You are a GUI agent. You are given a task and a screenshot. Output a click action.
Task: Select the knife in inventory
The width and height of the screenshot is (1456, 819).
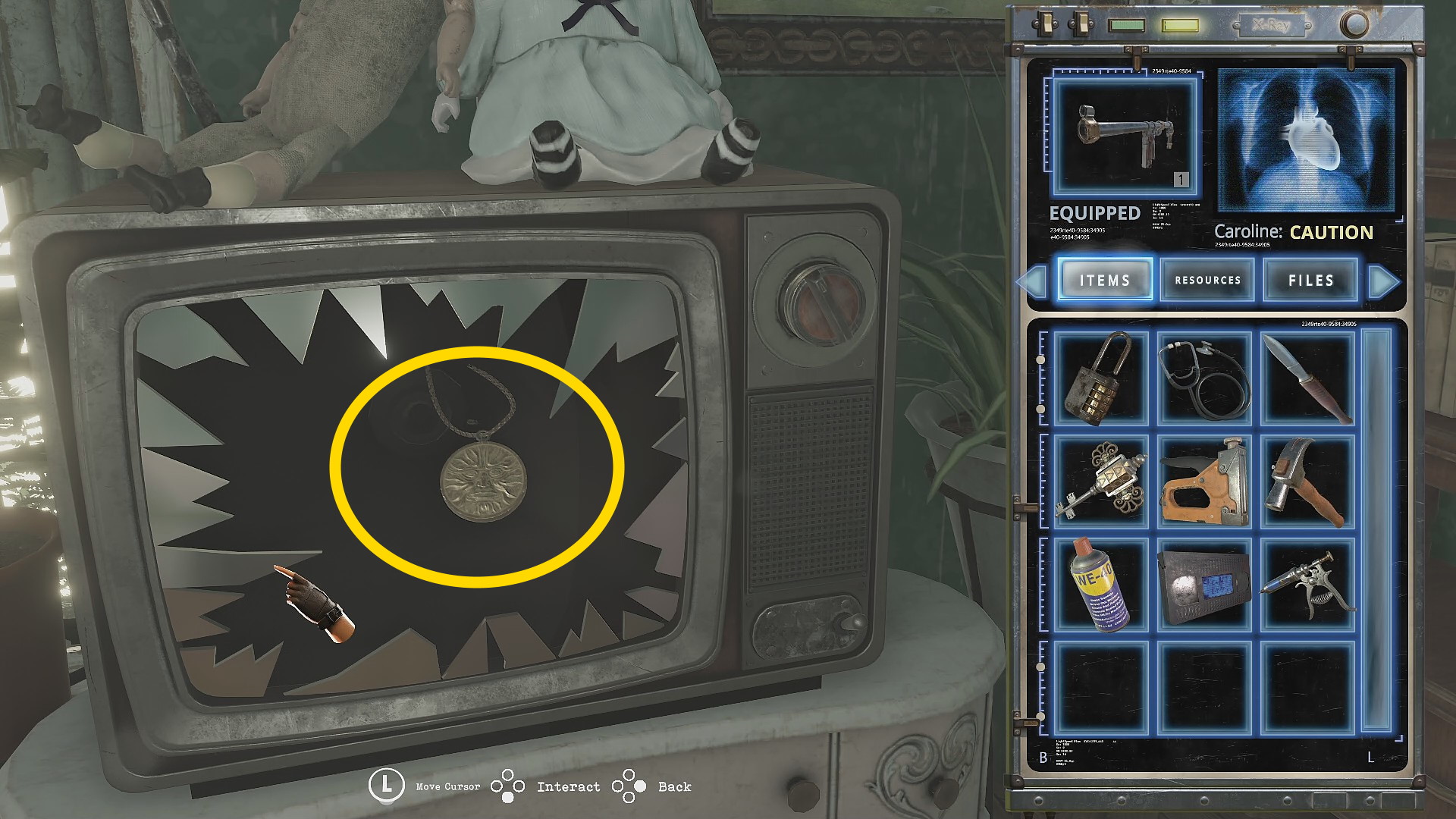pos(1307,378)
